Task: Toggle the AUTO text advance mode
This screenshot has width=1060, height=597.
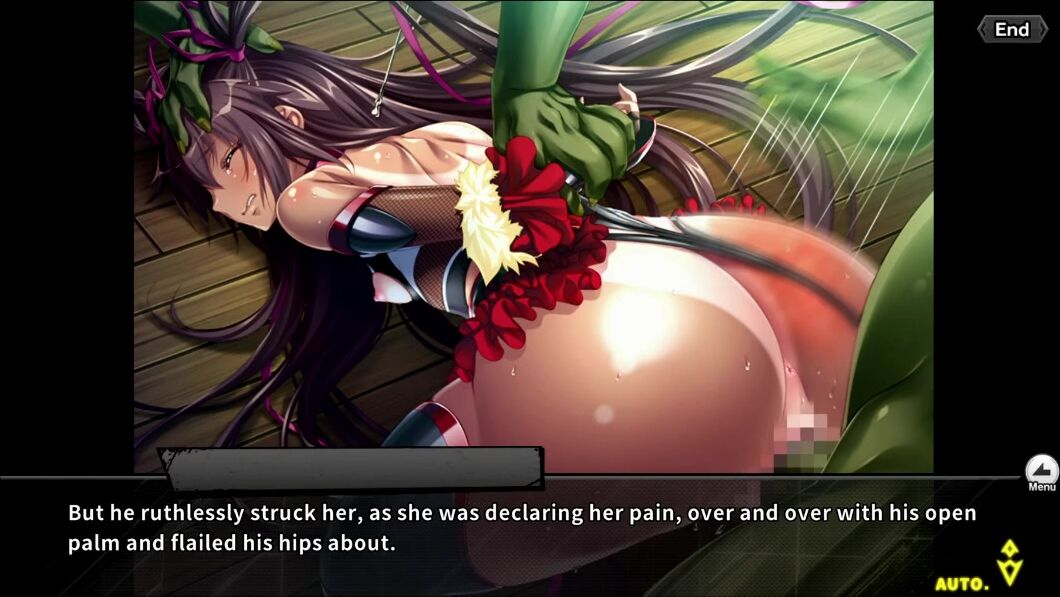Action: 962,582
